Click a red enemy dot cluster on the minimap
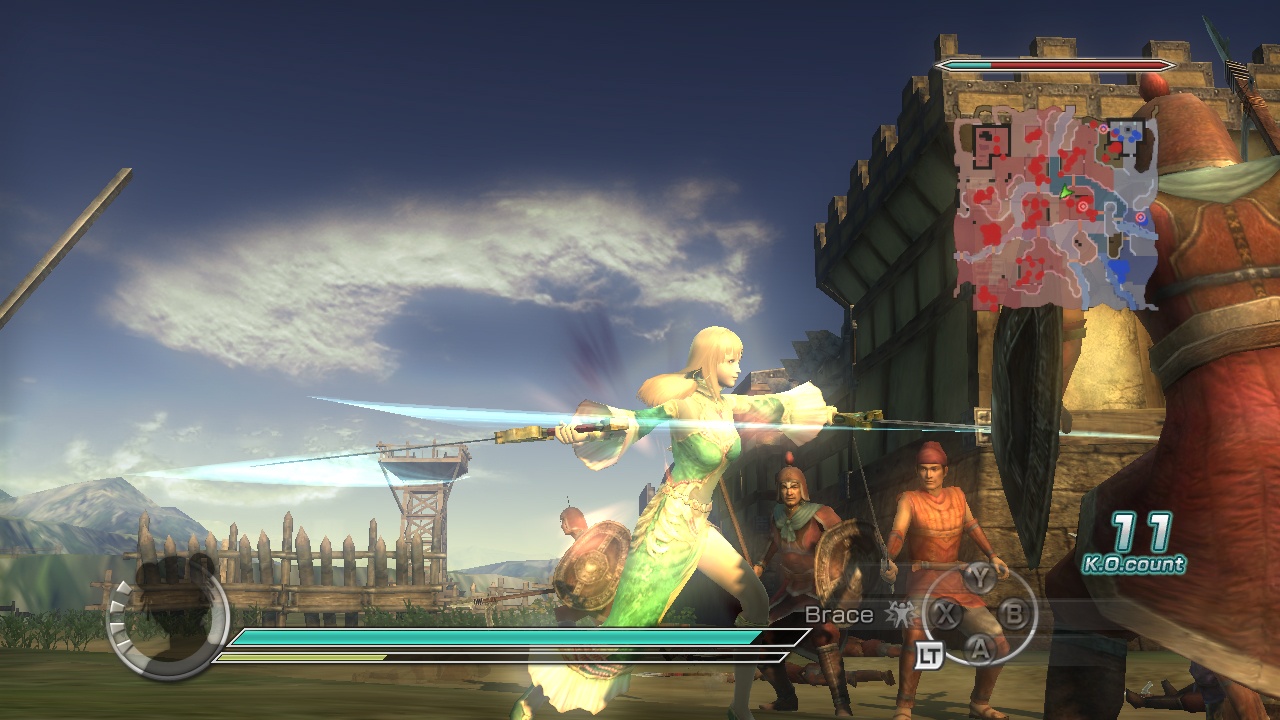1280x720 pixels. (1035, 164)
